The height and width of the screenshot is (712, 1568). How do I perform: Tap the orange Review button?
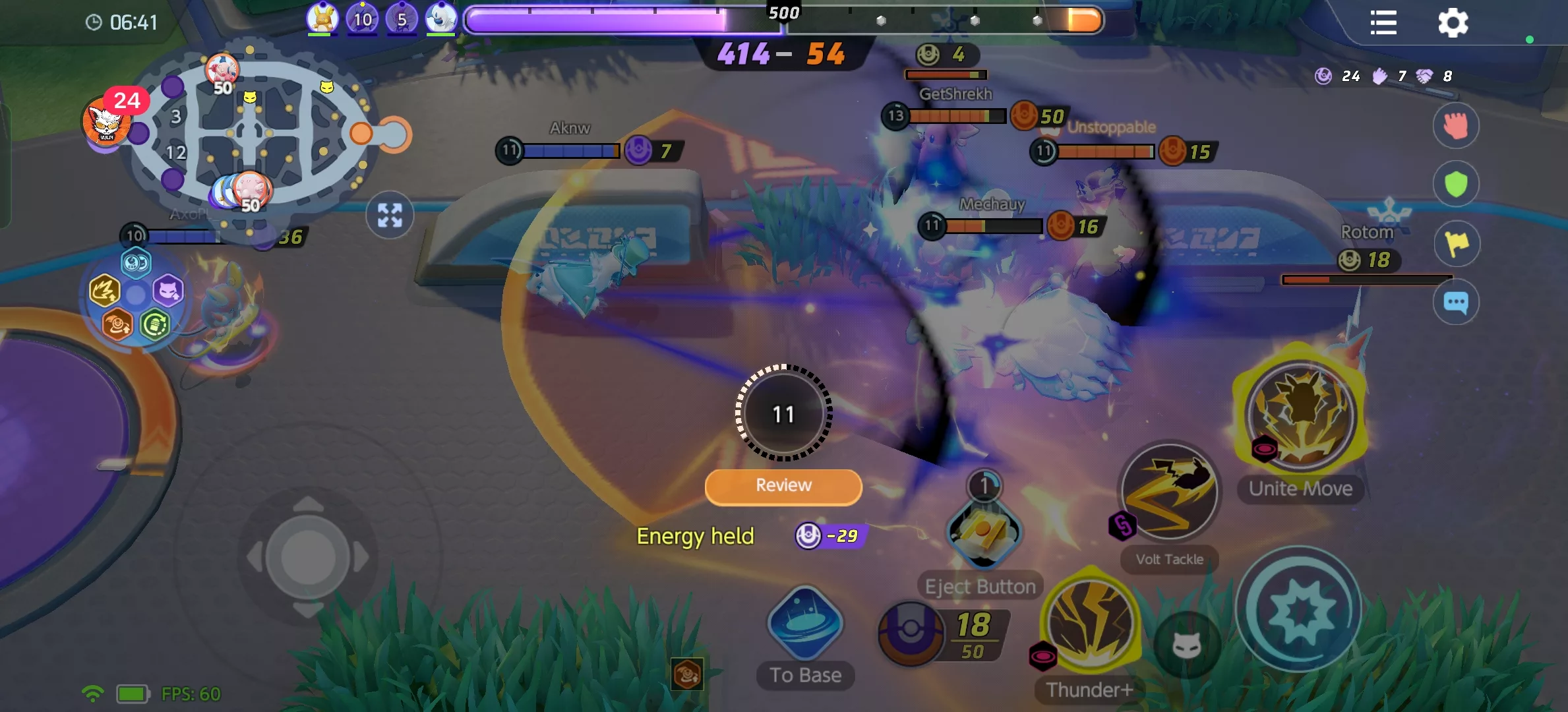coord(783,487)
